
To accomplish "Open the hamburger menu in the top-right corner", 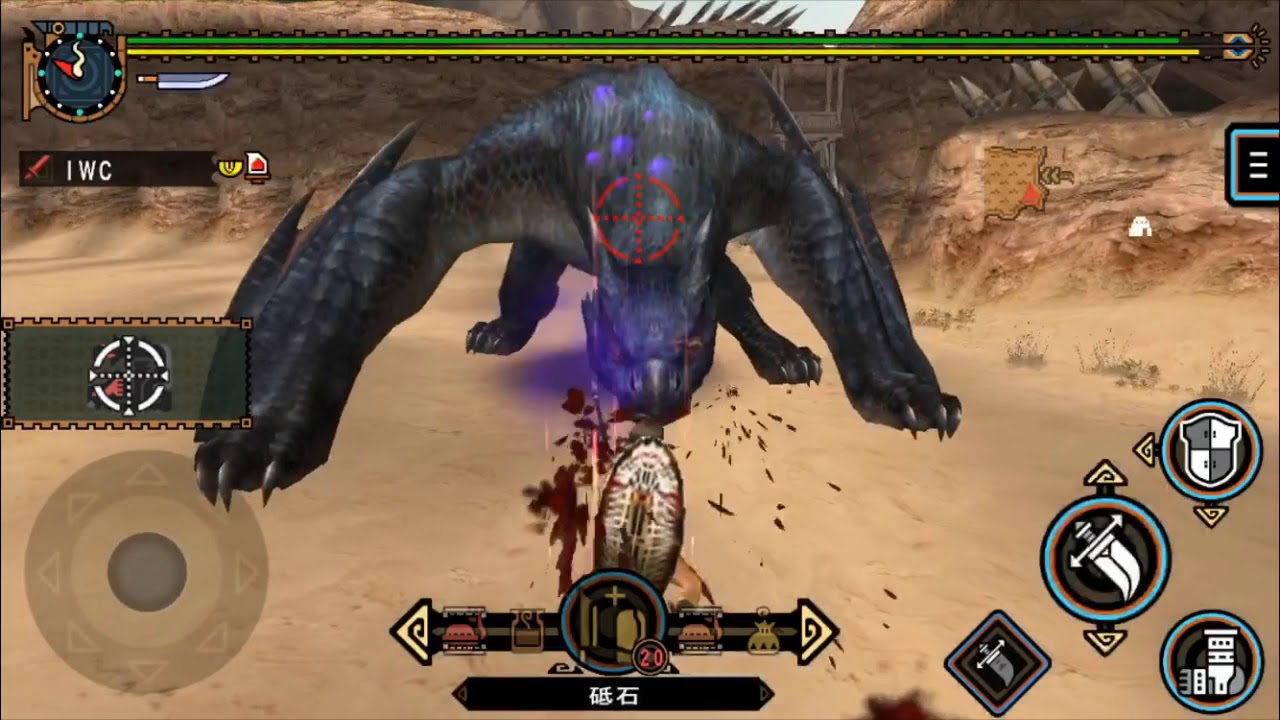I will coord(1256,165).
